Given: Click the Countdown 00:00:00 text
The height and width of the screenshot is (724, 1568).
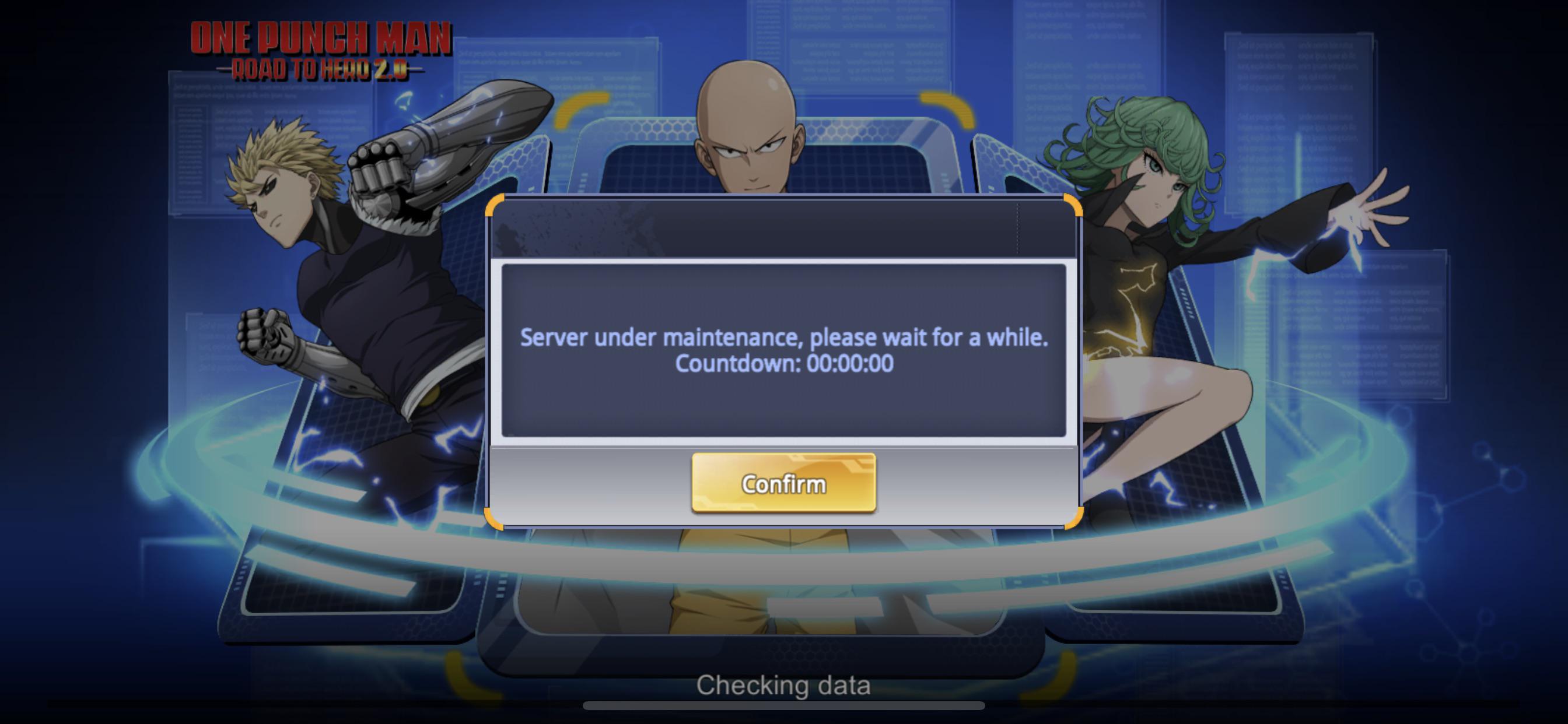Looking at the screenshot, I should pos(785,364).
